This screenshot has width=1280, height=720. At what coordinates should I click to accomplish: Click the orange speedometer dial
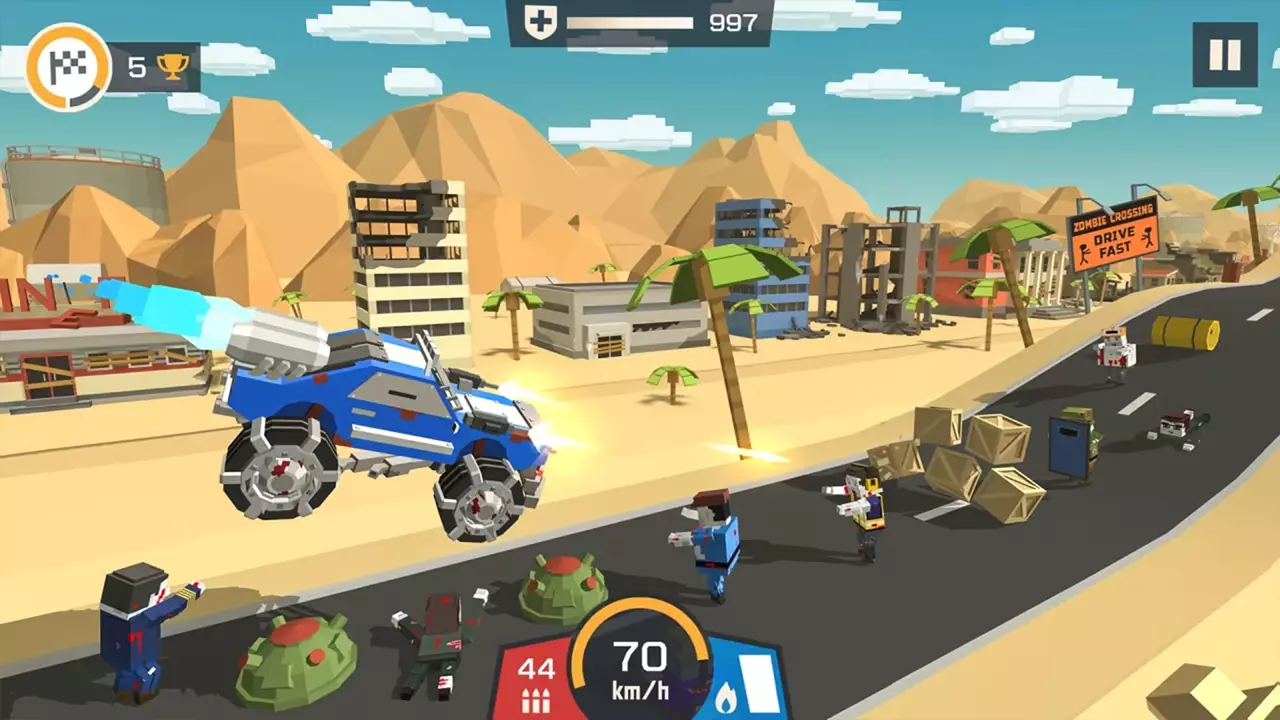tap(640, 660)
